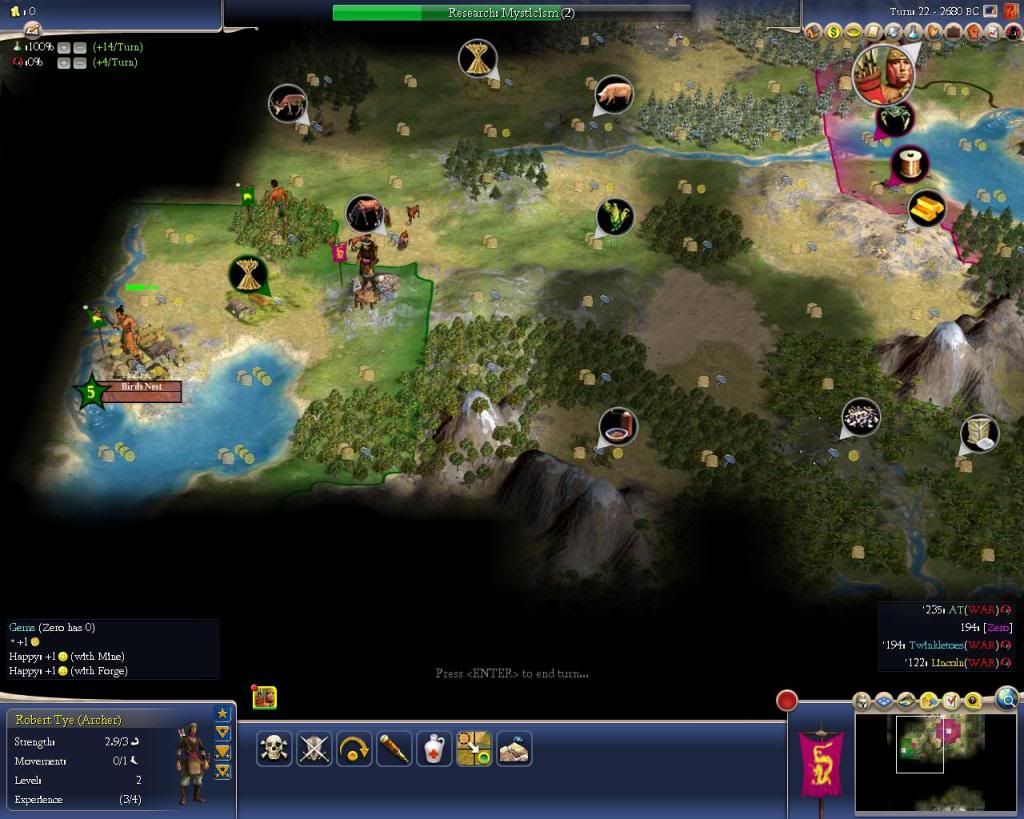Choose the explore terrain action
1024x819 pixels.
pyautogui.click(x=514, y=748)
